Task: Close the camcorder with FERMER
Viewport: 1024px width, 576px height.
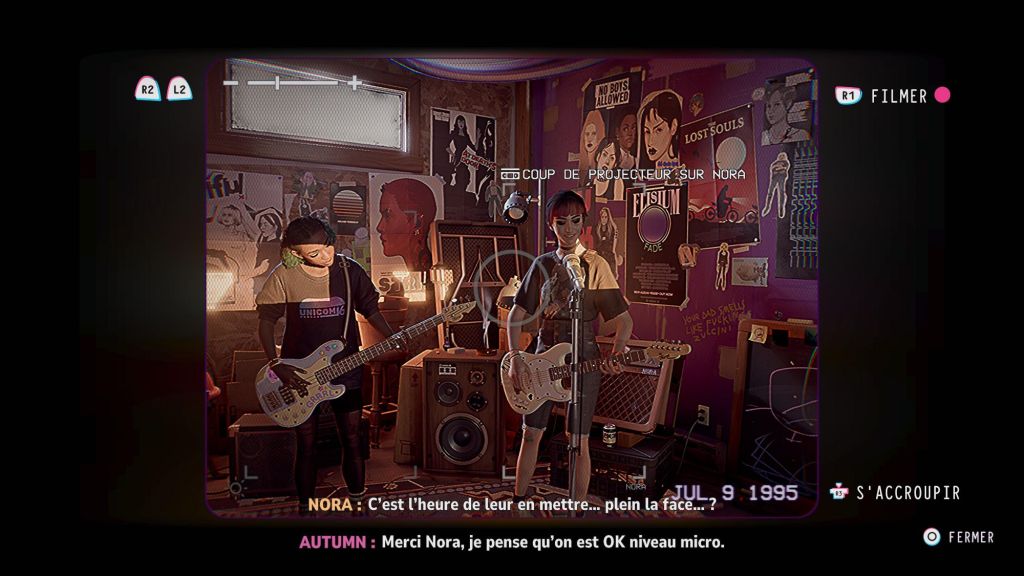Action: 970,537
